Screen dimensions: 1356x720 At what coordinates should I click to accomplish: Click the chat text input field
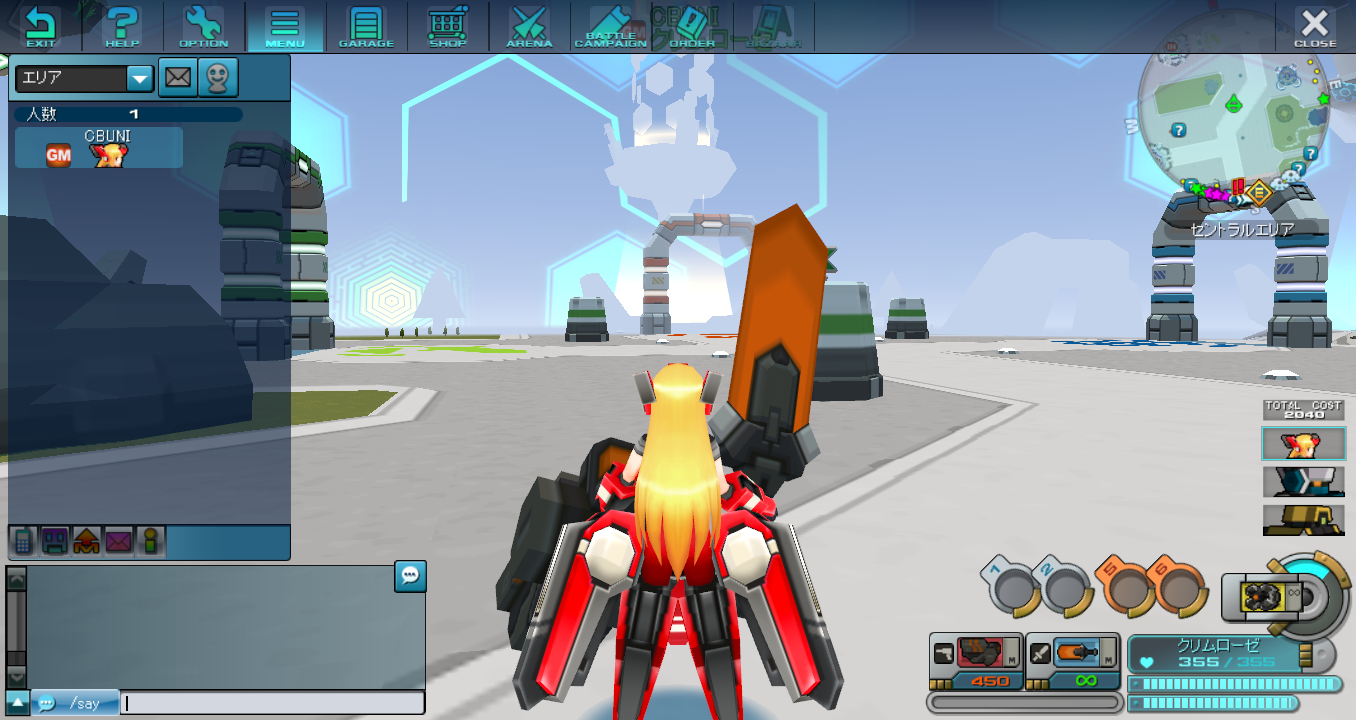click(272, 703)
